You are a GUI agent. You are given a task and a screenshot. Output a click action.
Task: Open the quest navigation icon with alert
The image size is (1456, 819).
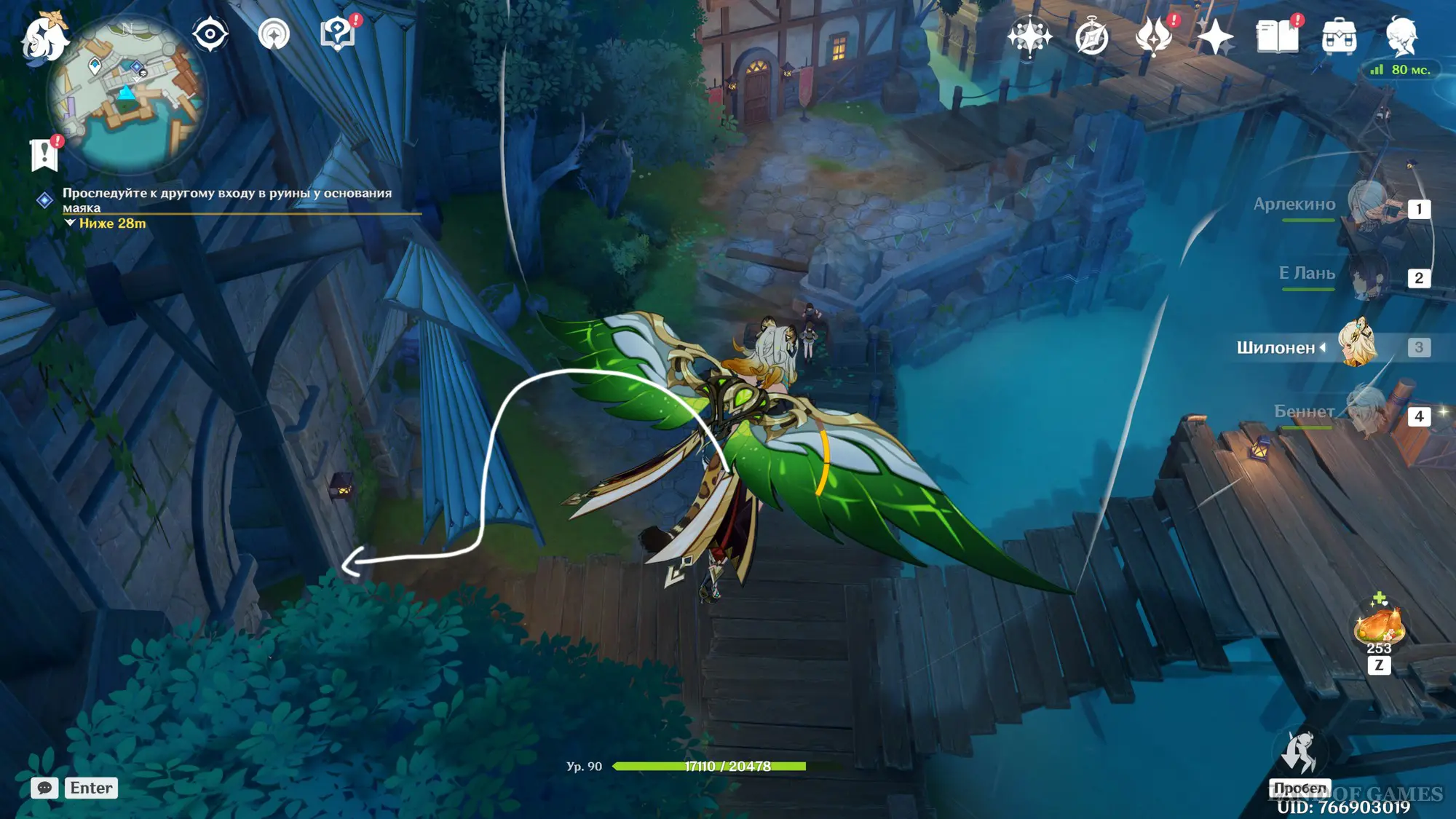pos(338,33)
